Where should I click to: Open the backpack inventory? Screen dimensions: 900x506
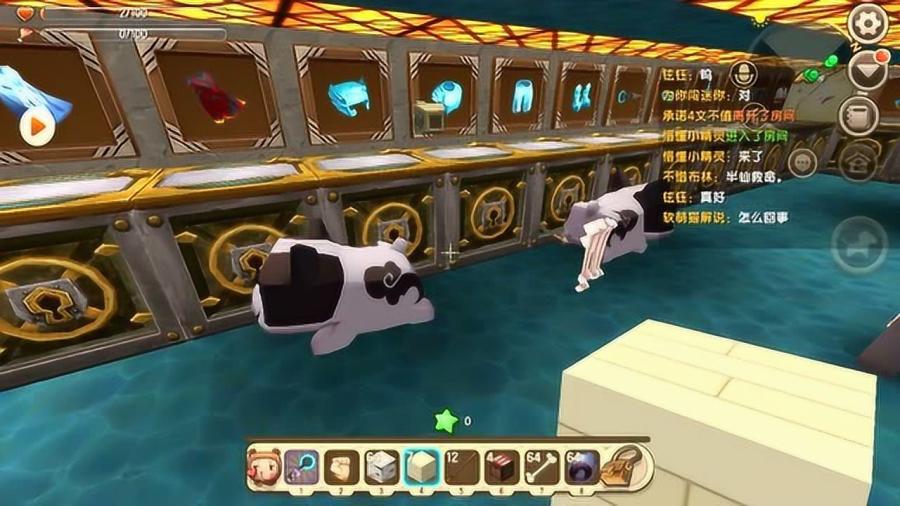point(628,466)
